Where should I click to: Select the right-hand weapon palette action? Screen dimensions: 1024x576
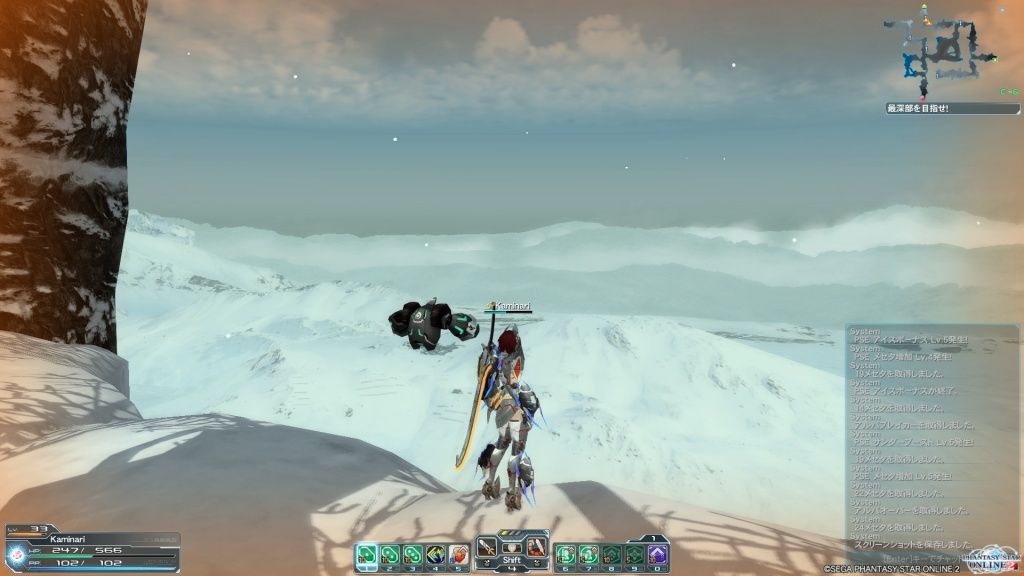pos(536,547)
